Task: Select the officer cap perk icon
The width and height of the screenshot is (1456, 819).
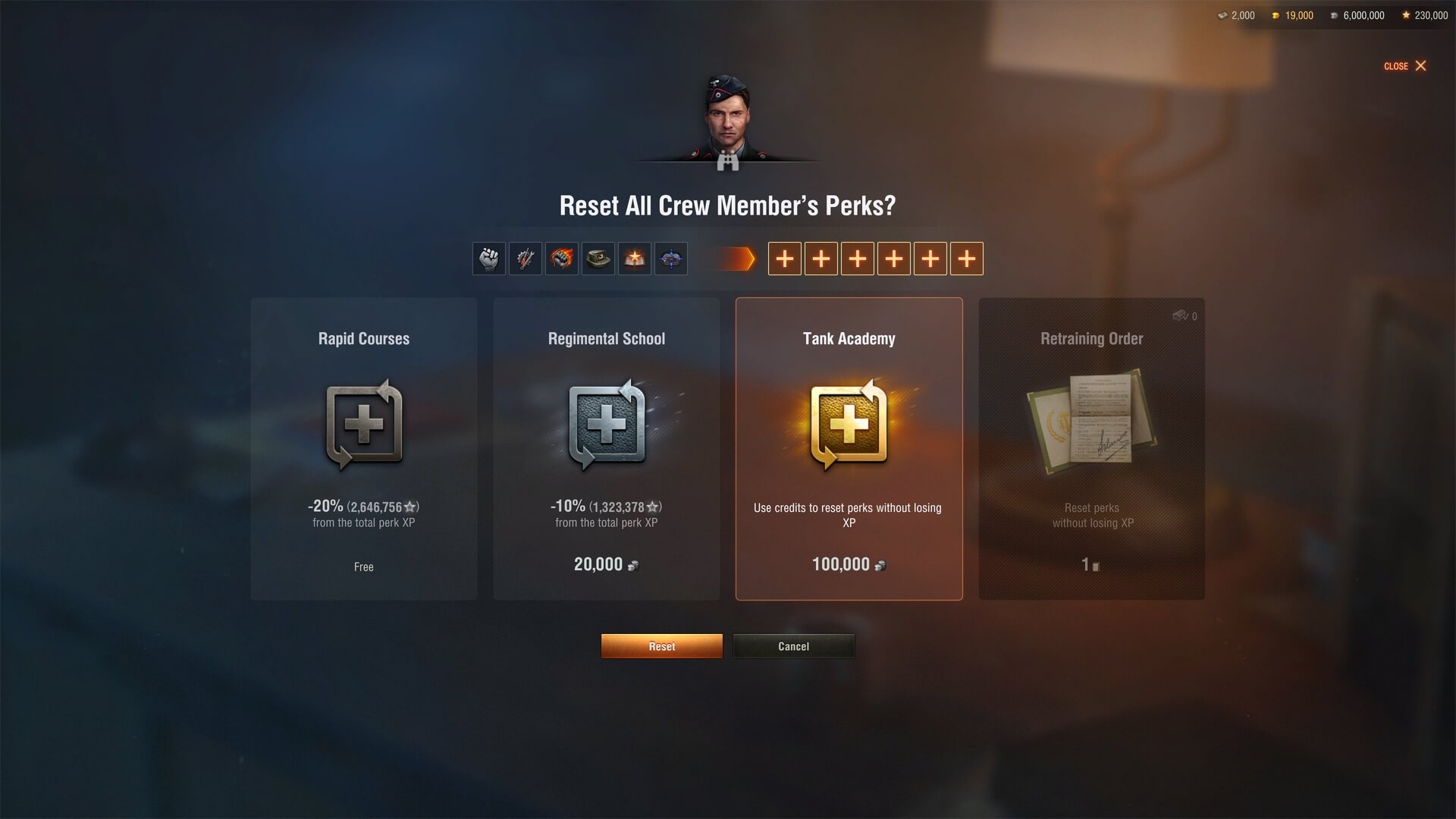Action: [598, 259]
